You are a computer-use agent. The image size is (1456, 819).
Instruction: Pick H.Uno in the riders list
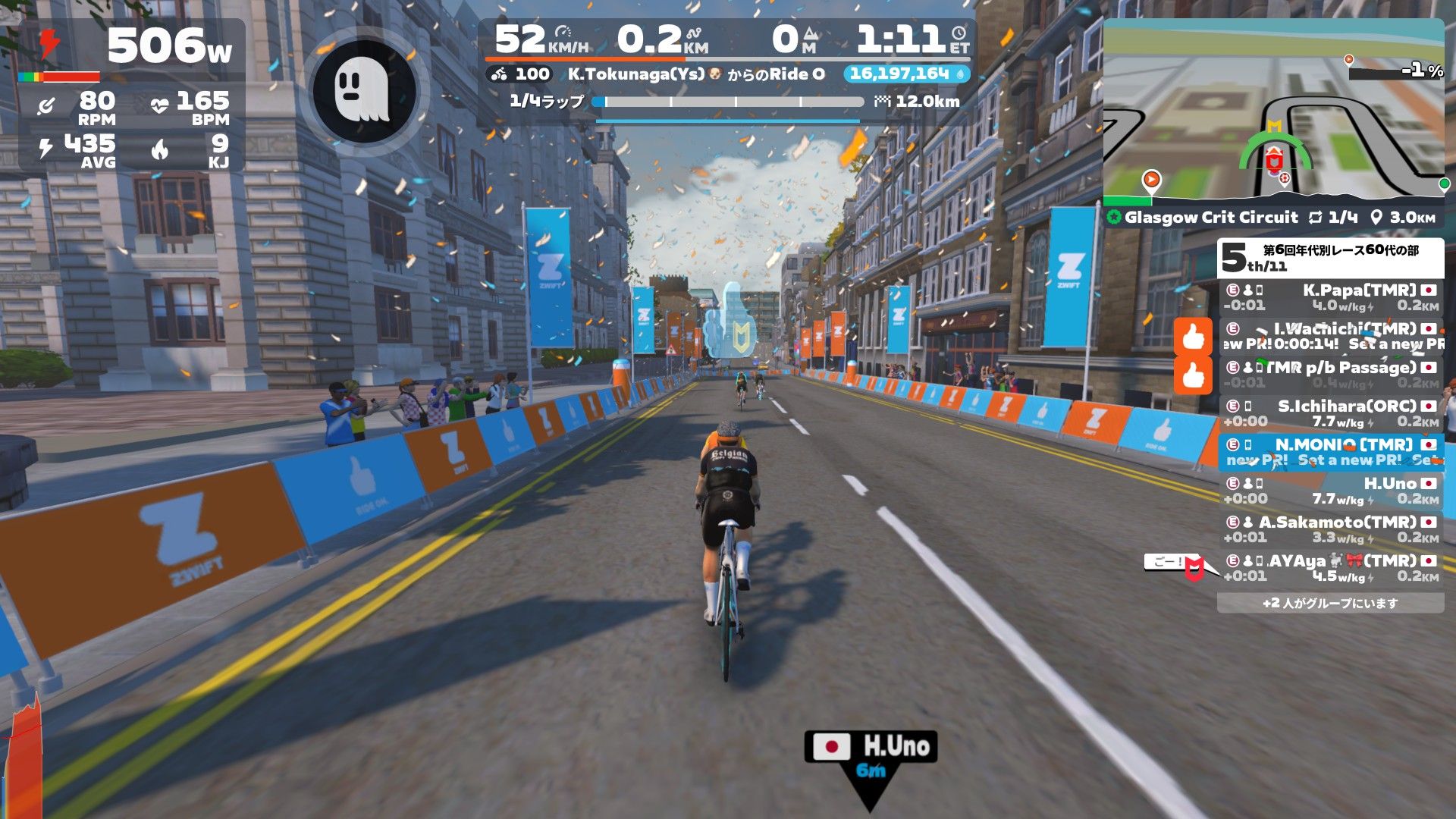(x=1331, y=491)
